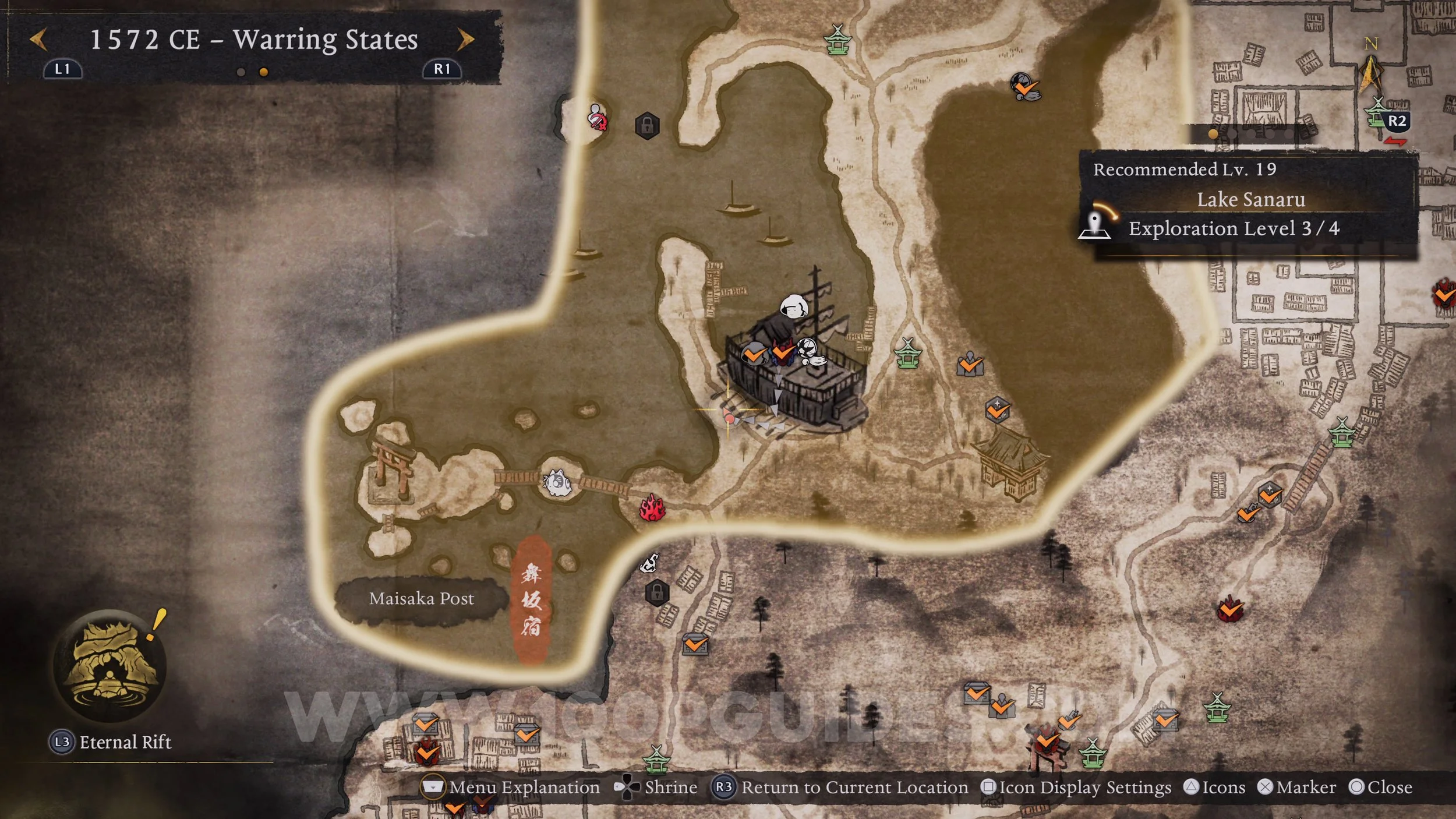Select the red figure marker near the lock
Viewport: 1456px width, 819px height.
pyautogui.click(x=597, y=117)
